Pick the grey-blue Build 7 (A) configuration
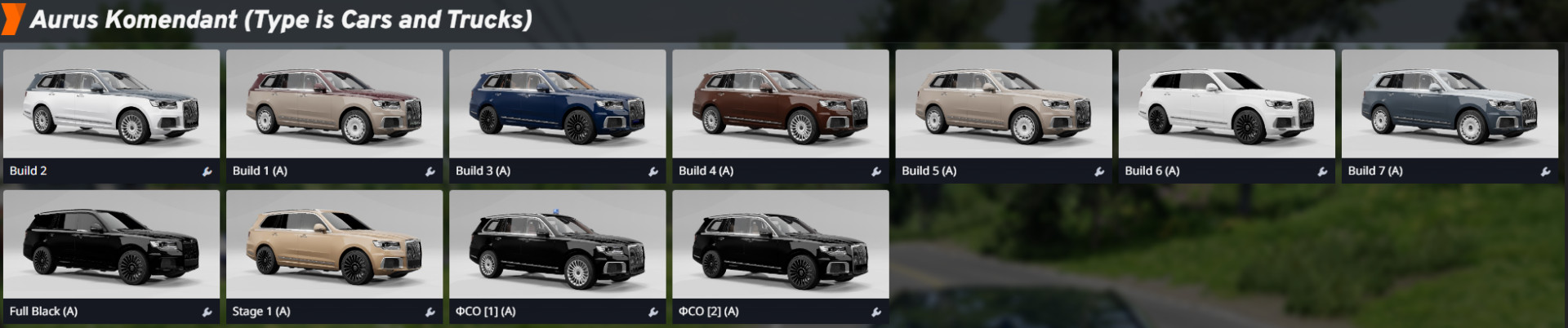The image size is (1568, 328). (x=1449, y=104)
